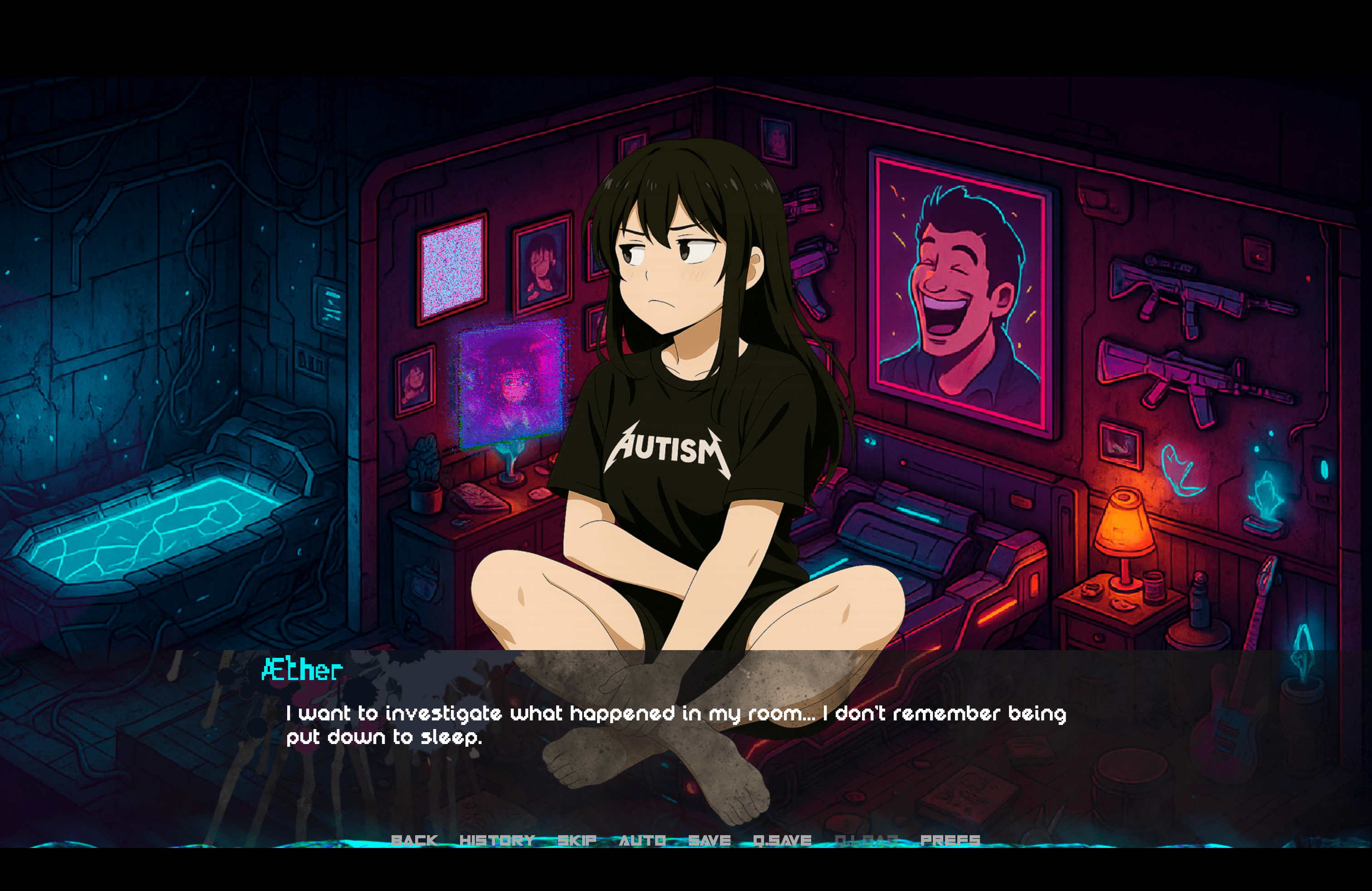Open the SAVE screen
Viewport: 1372px width, 891px height.
(709, 840)
